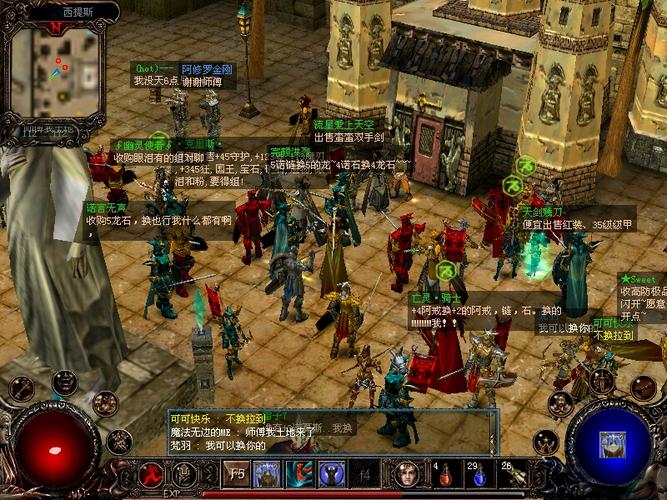Viewport: 667px width, 500px height.
Task: Use the item slot showing 26
Action: tap(510, 474)
